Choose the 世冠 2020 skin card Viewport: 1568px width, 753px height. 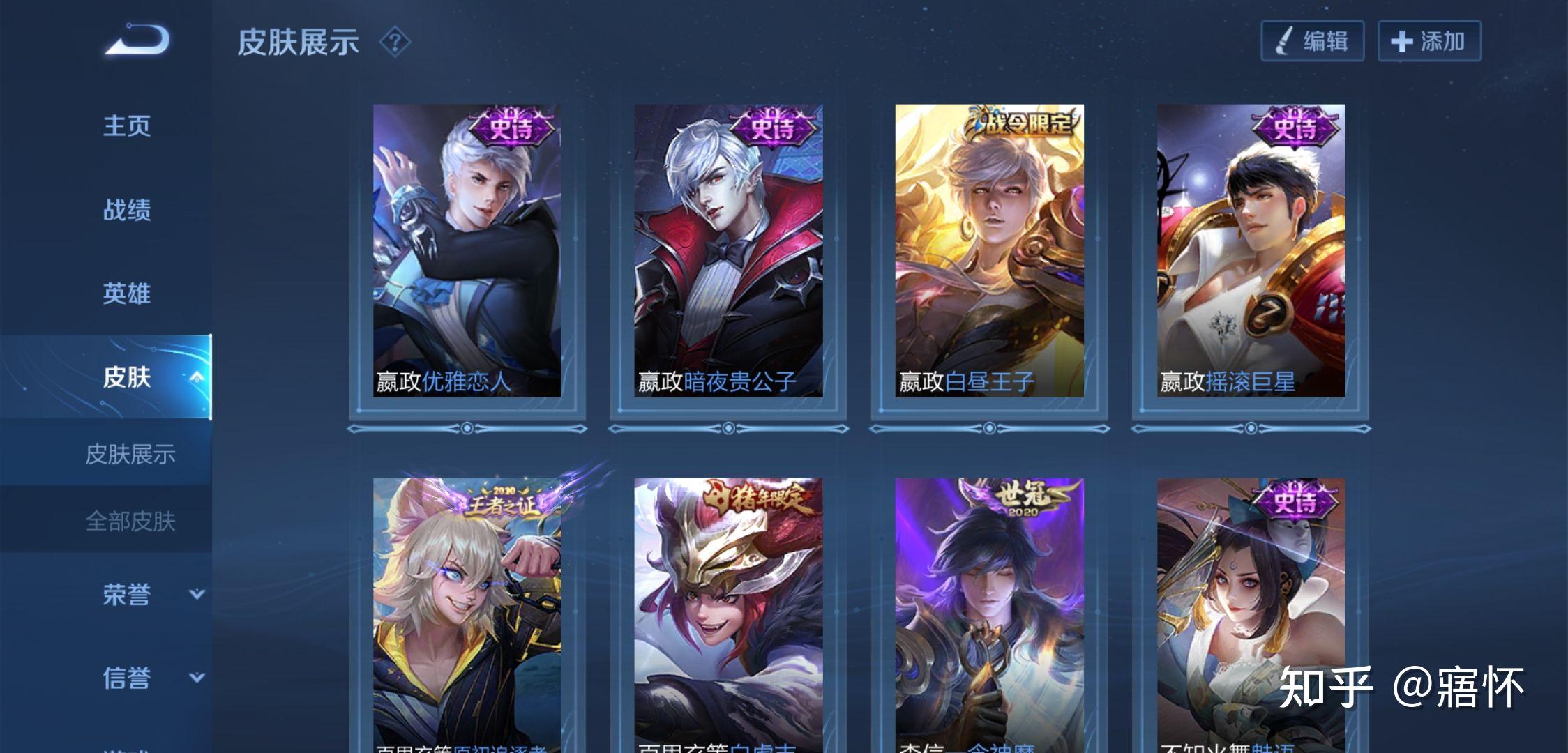pos(989,614)
